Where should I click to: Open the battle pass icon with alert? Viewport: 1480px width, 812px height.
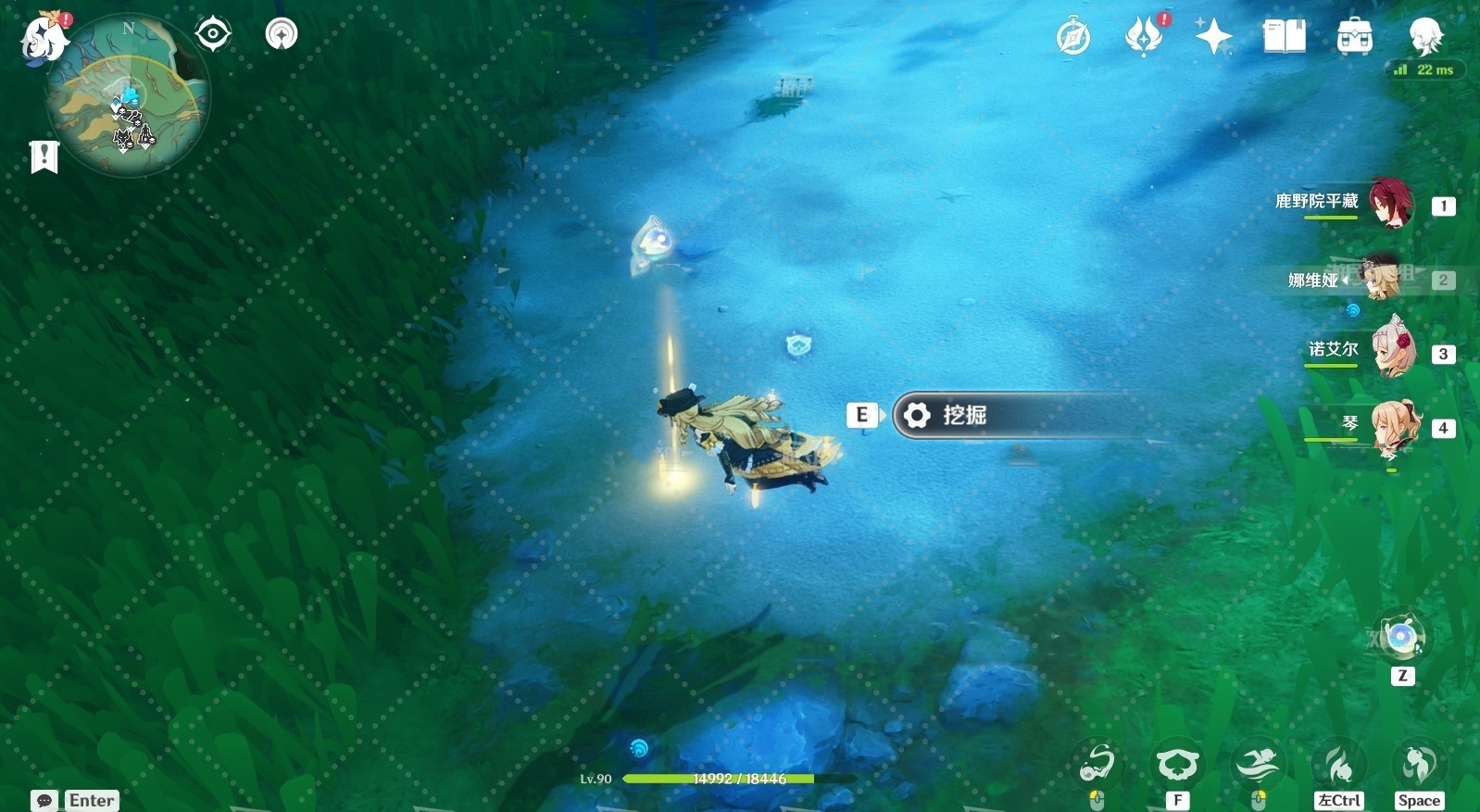[x=1145, y=37]
